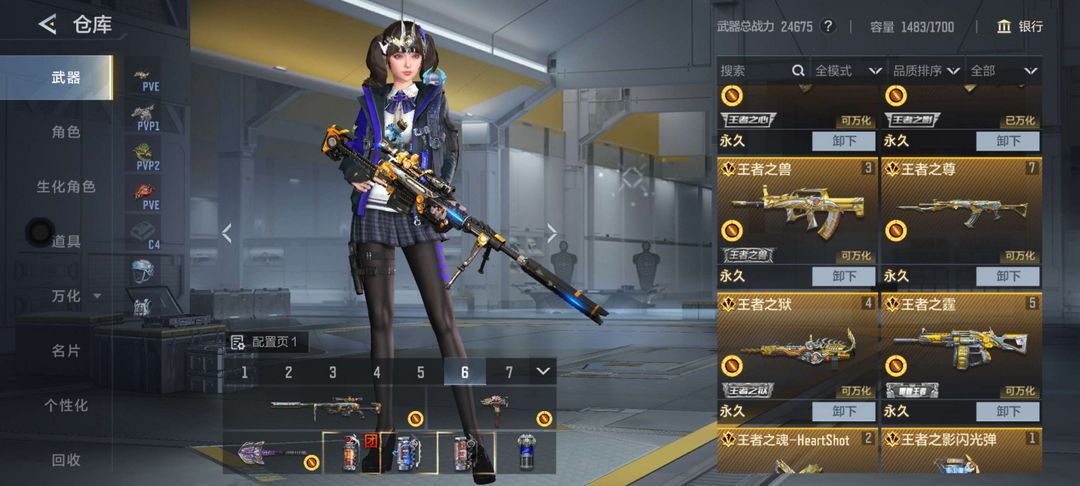
Task: Show the 名片 name card section
Action: click(x=66, y=351)
